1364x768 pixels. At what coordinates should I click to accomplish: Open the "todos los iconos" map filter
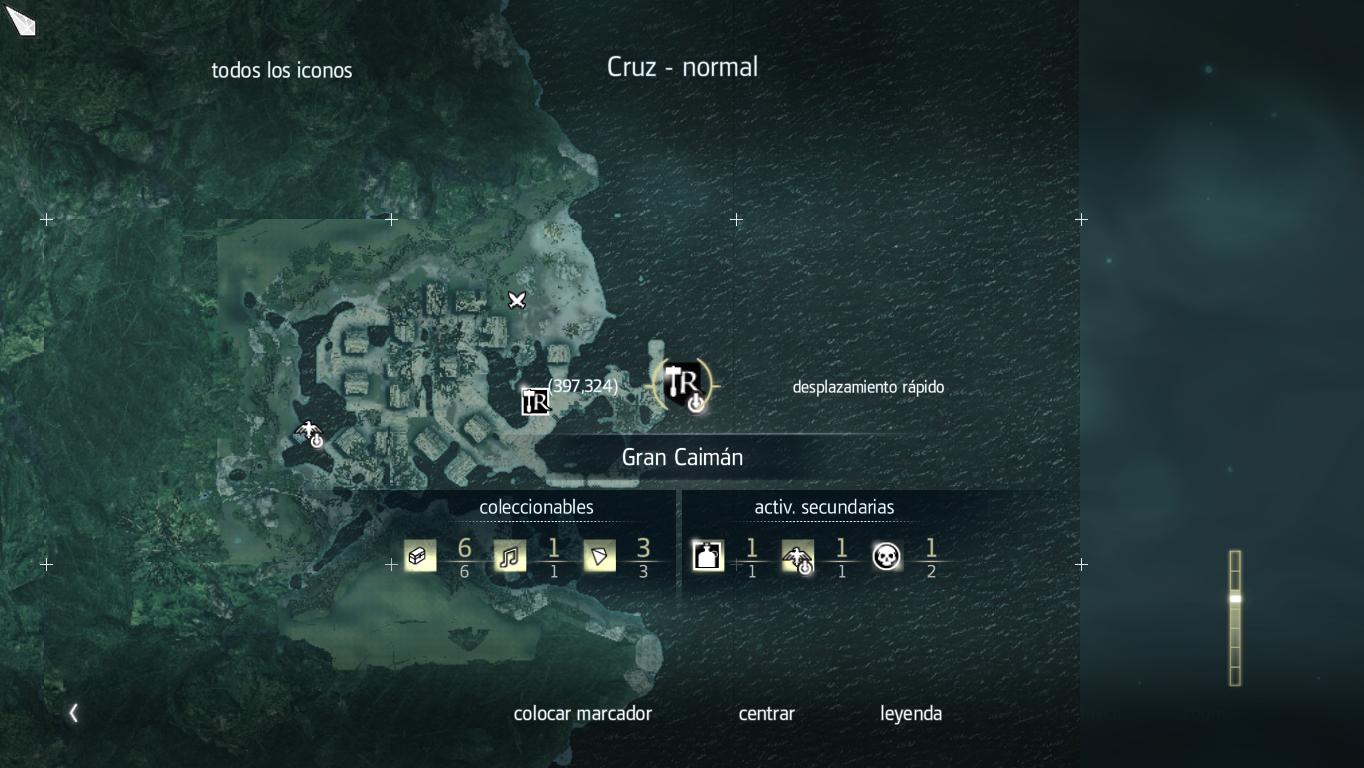(282, 71)
